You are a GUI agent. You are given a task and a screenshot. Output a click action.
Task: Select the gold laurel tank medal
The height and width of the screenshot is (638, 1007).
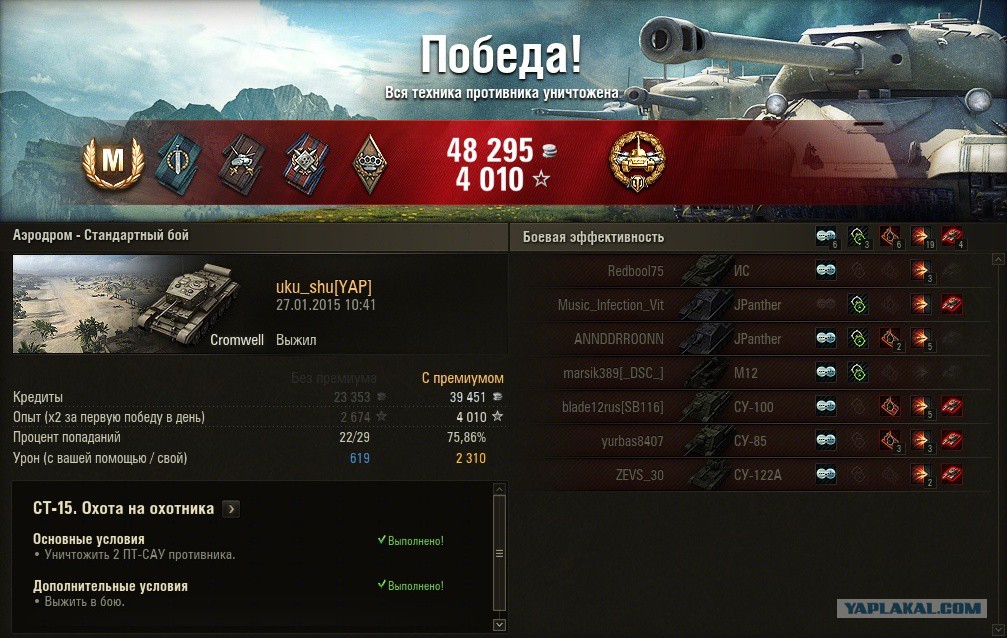637,160
